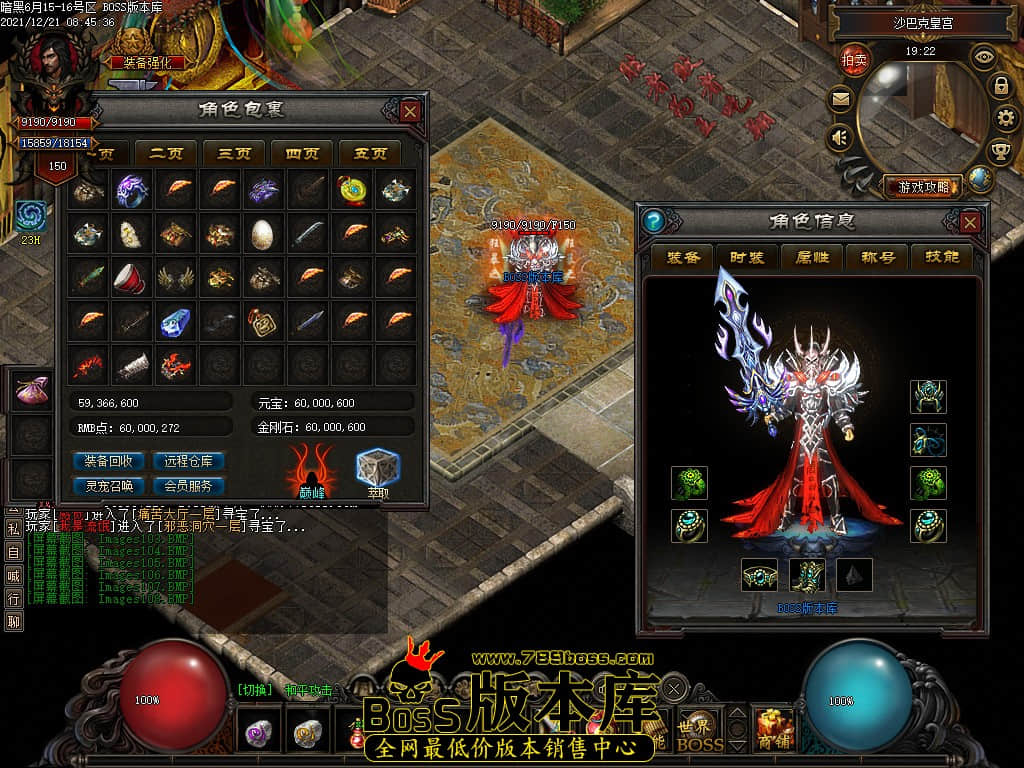1024x768 pixels.
Task: Open 会员服务 member services
Action: [188, 486]
